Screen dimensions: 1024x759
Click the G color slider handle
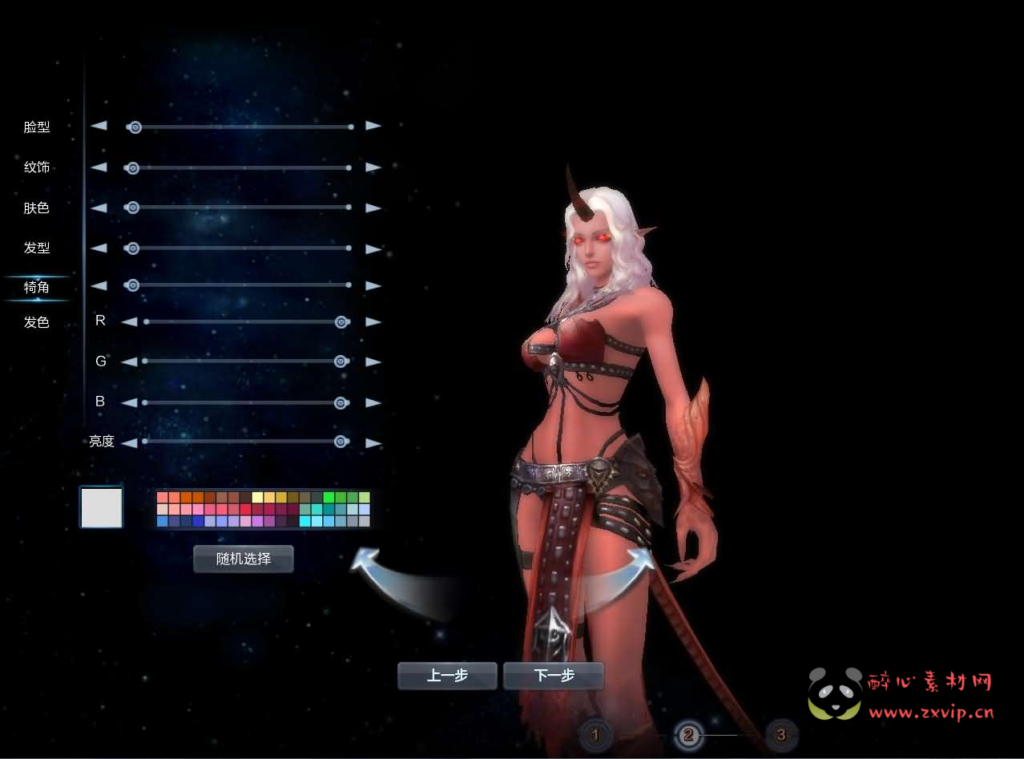[x=341, y=361]
